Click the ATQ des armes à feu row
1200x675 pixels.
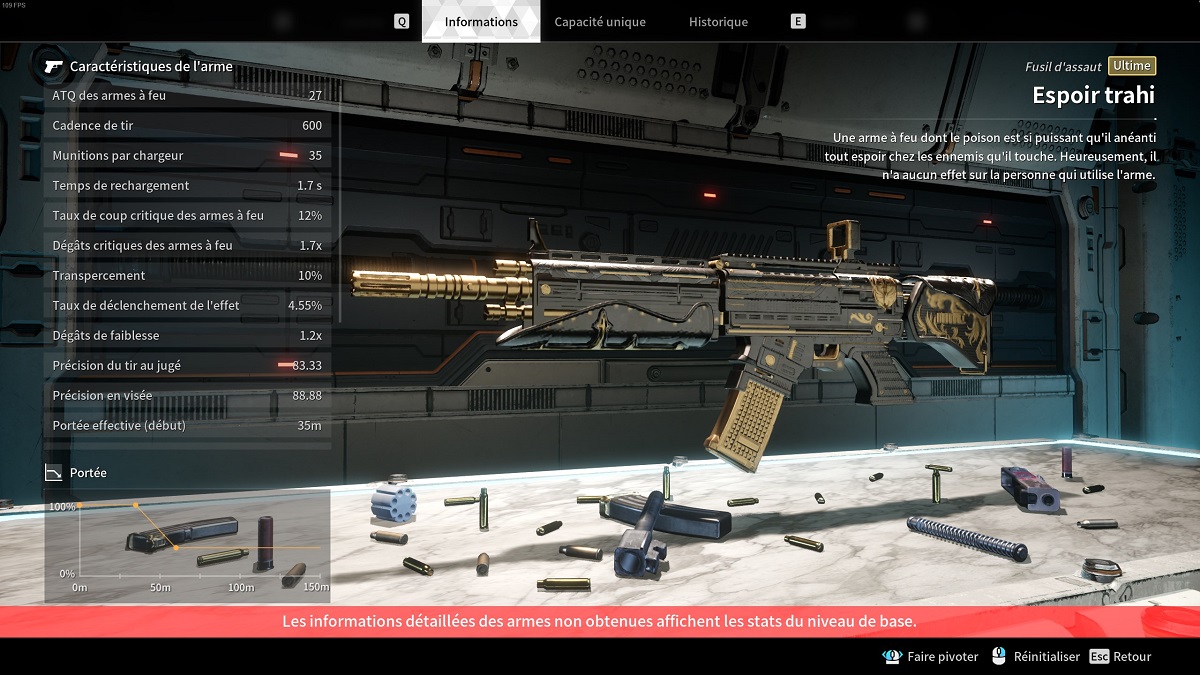pyautogui.click(x=187, y=95)
